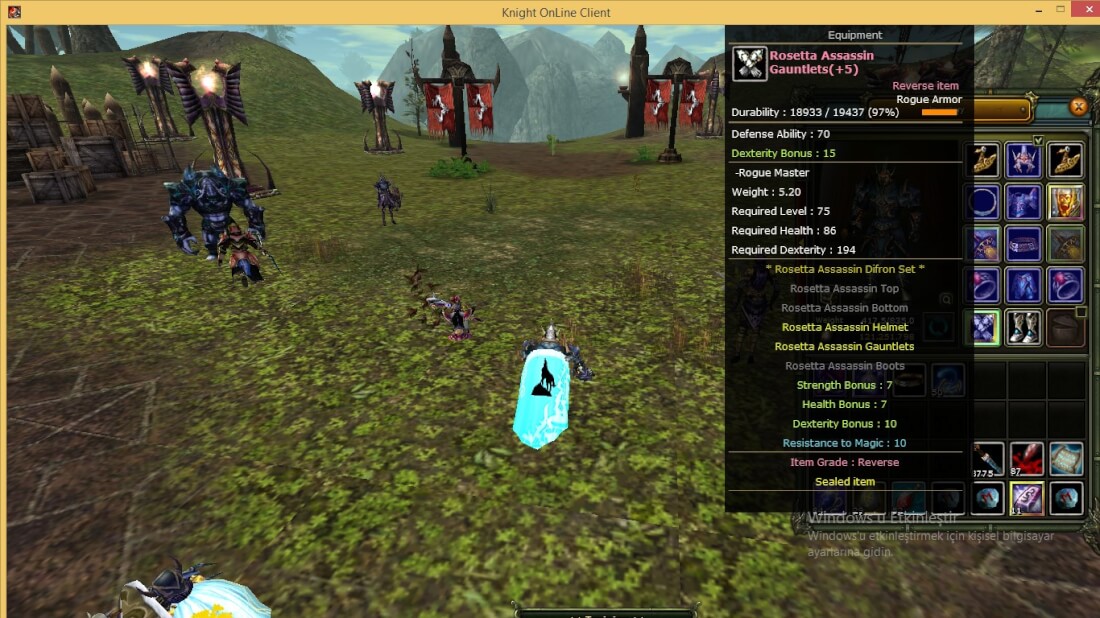Select the golden face mask item
1100x618 pixels.
1066,202
